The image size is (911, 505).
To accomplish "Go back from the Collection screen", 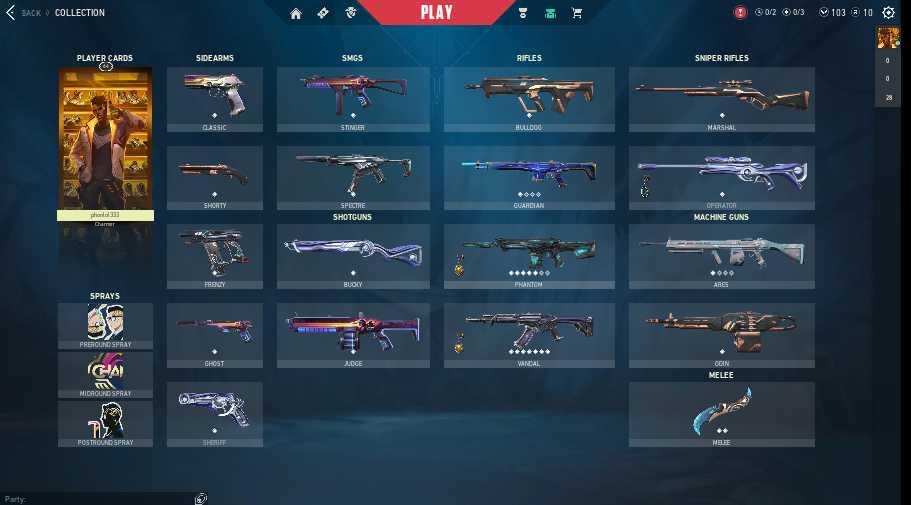I will pyautogui.click(x=22, y=13).
